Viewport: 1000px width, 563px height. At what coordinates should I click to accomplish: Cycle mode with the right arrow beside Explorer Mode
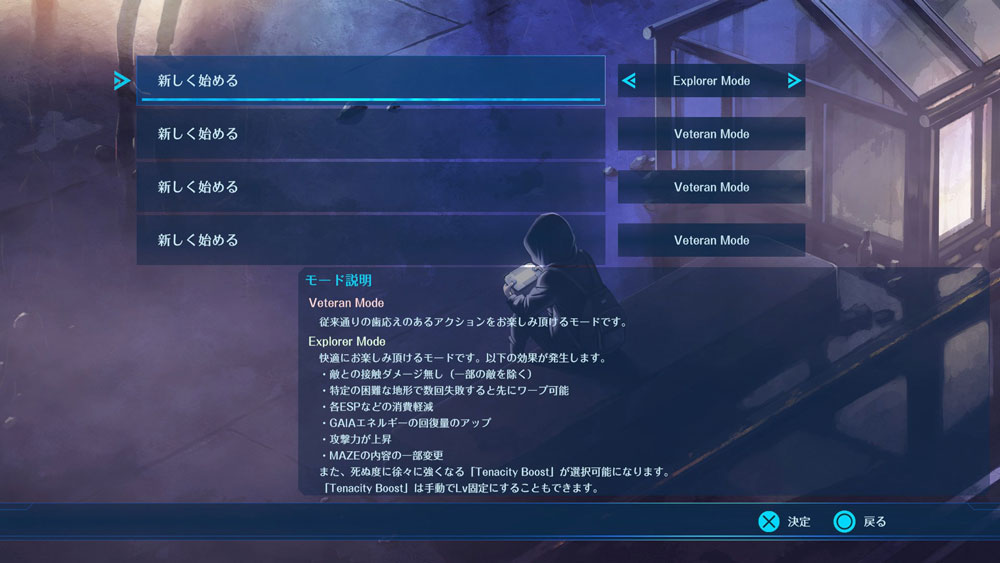point(794,81)
